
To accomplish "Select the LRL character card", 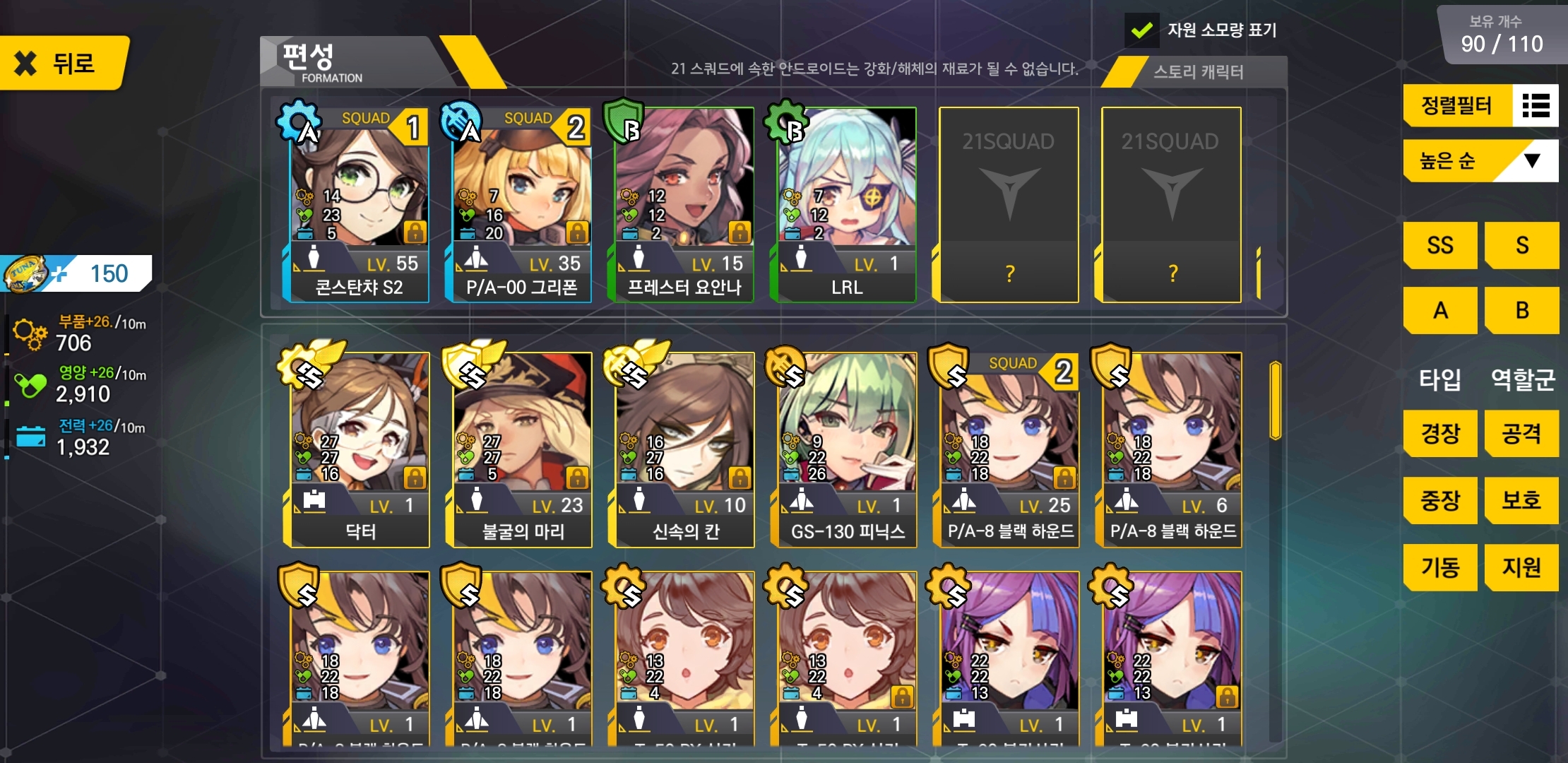I will coord(846,205).
